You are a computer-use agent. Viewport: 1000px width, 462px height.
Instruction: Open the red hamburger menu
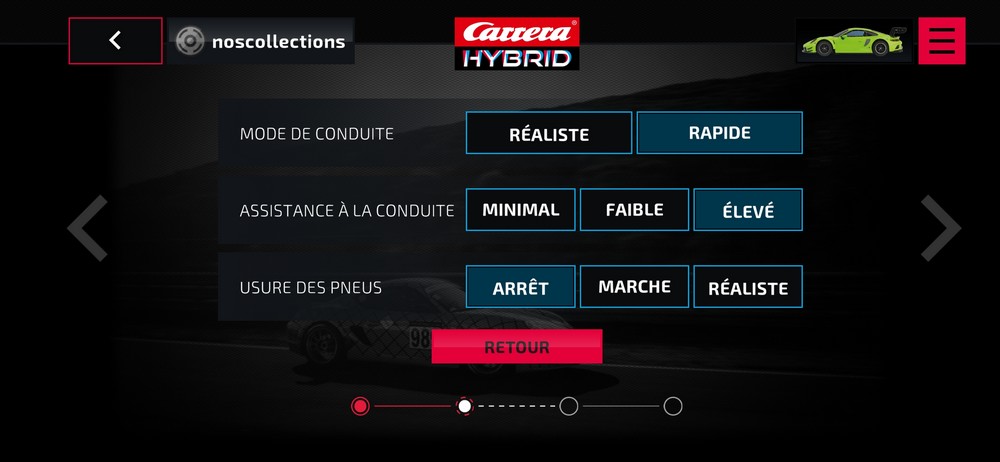point(941,41)
